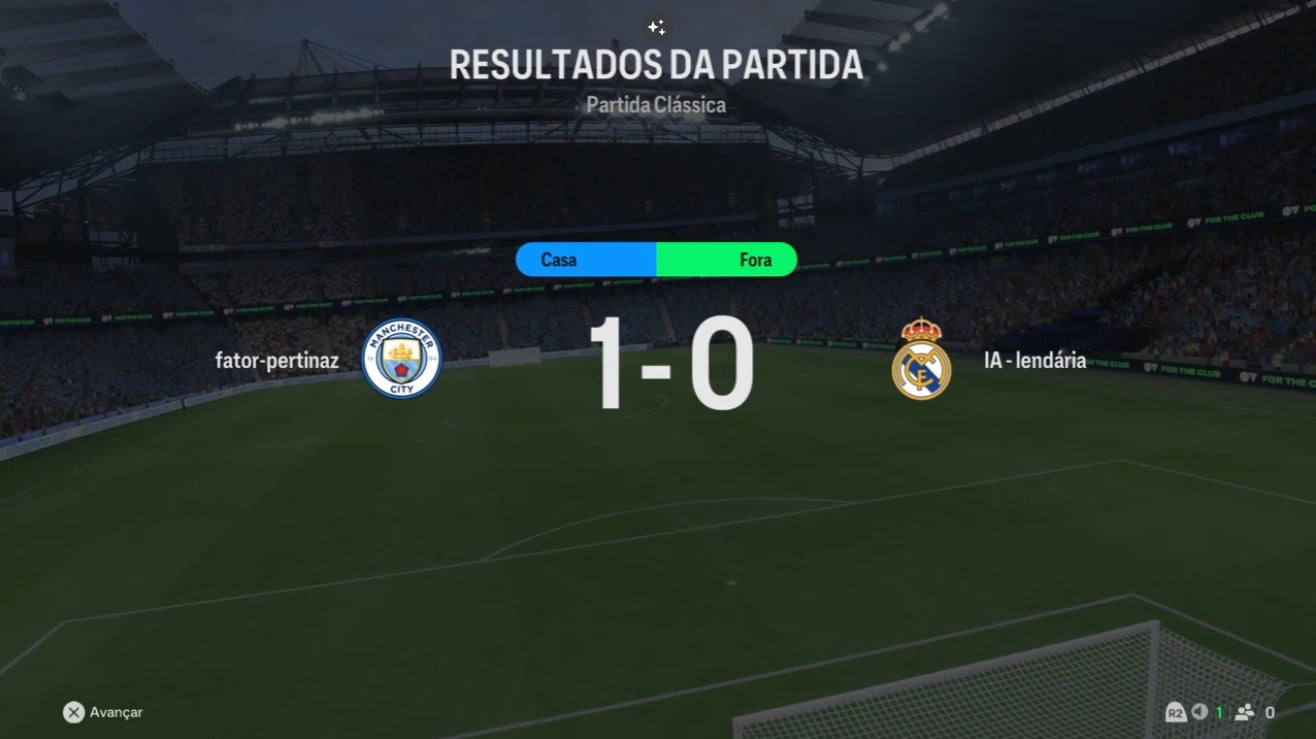Click the Real Madrid crest
1316x739 pixels.
pos(921,359)
